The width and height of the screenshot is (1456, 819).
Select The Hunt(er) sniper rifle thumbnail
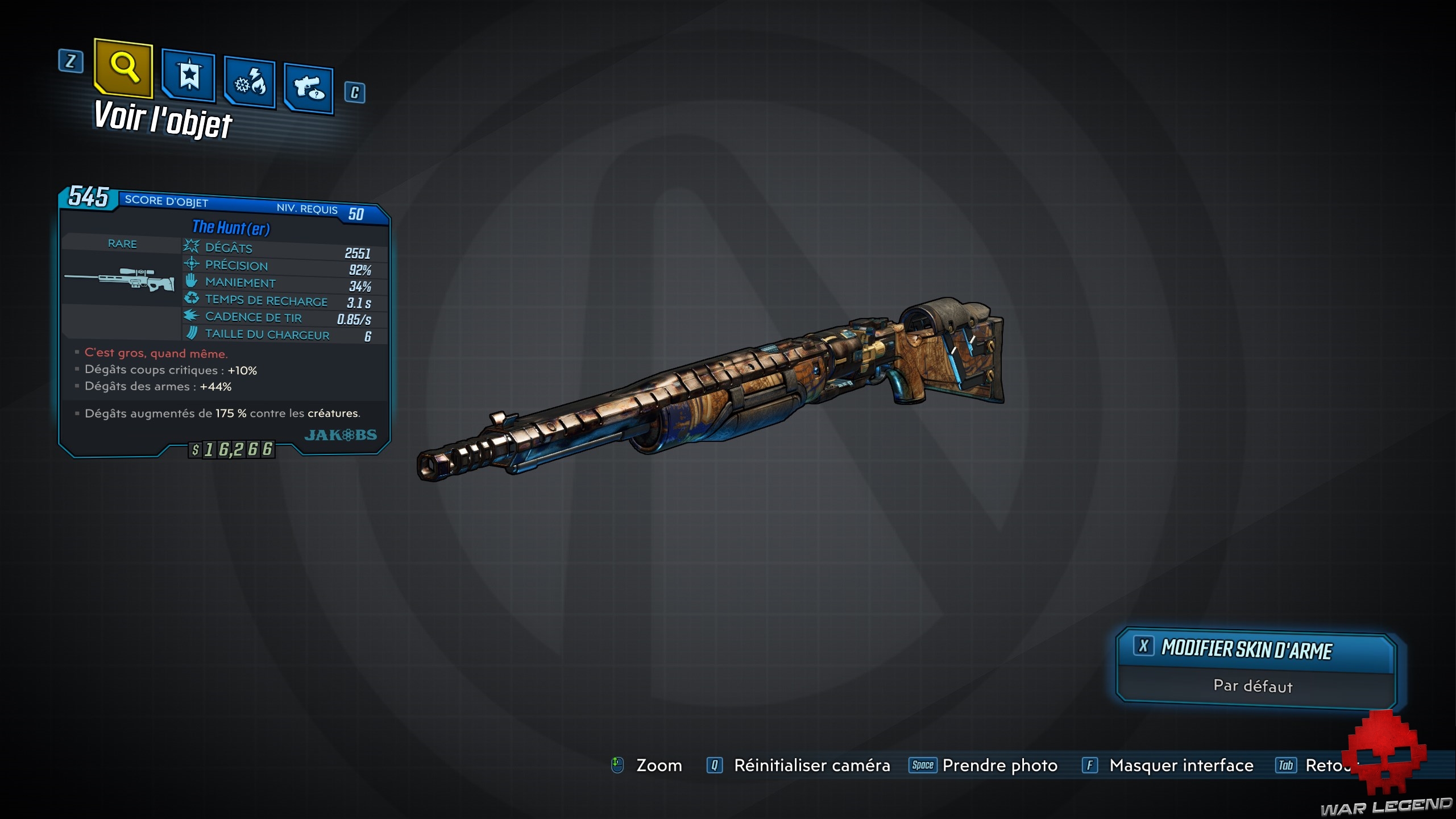(x=121, y=279)
